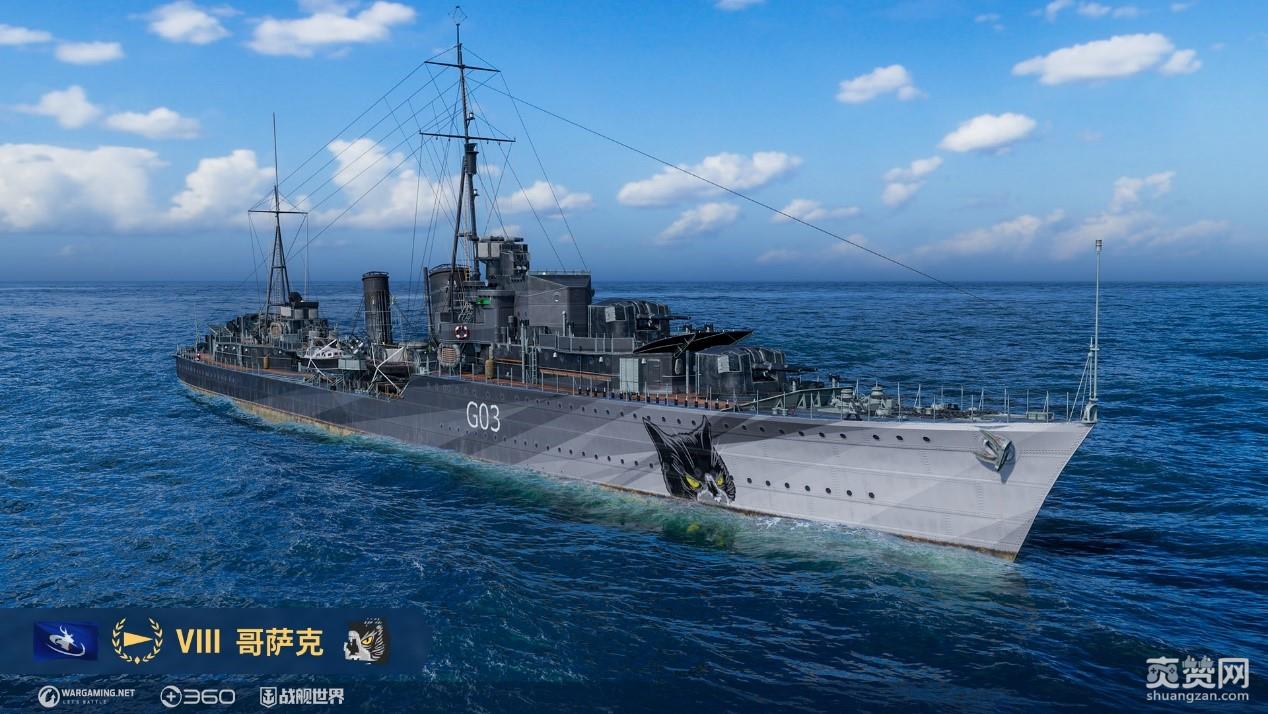
Task: Click the black cat emblem in the banner
Action: point(366,641)
